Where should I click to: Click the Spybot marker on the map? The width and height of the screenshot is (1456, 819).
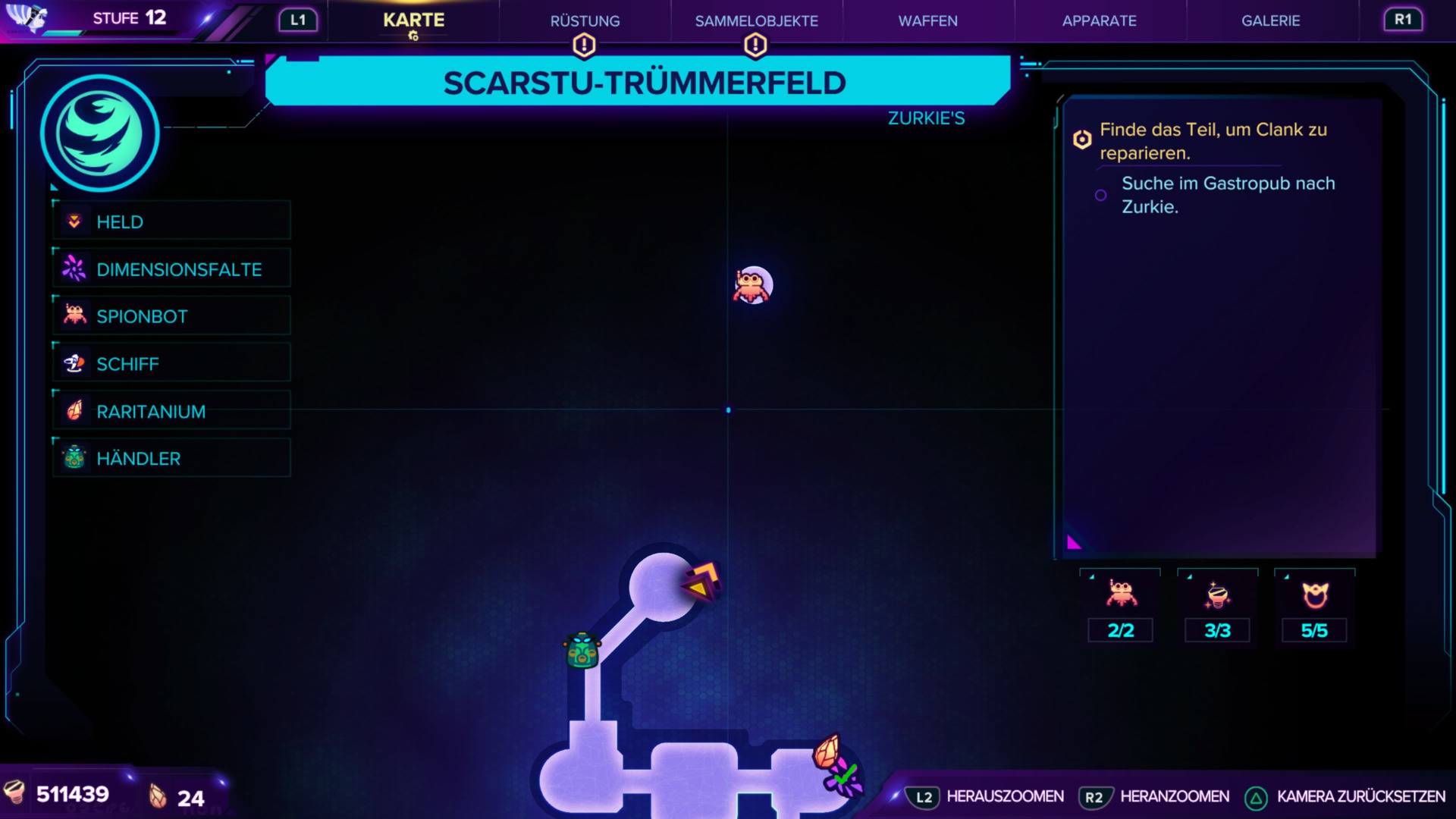752,286
